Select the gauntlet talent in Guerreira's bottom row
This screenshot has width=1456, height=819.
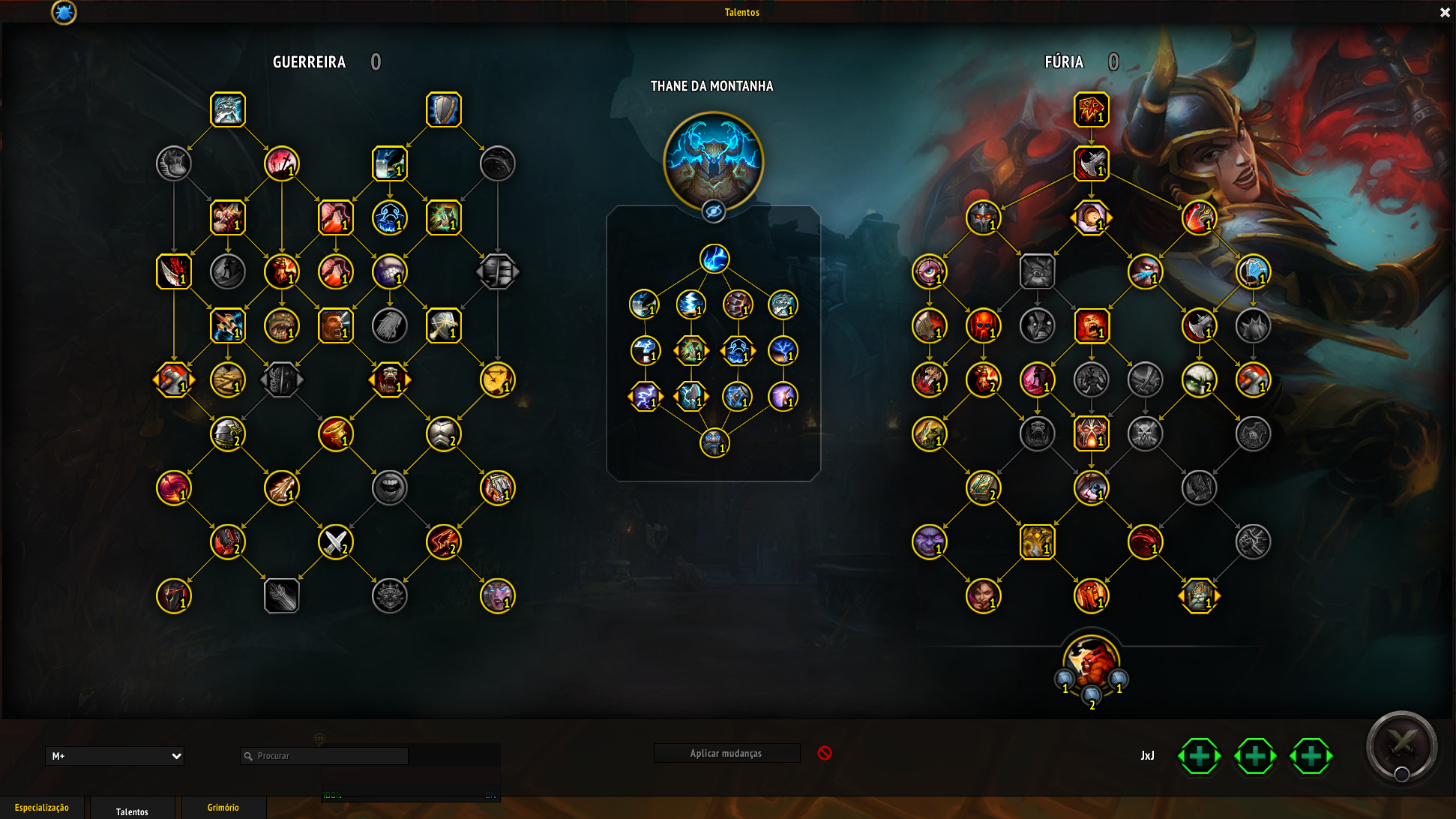(281, 596)
